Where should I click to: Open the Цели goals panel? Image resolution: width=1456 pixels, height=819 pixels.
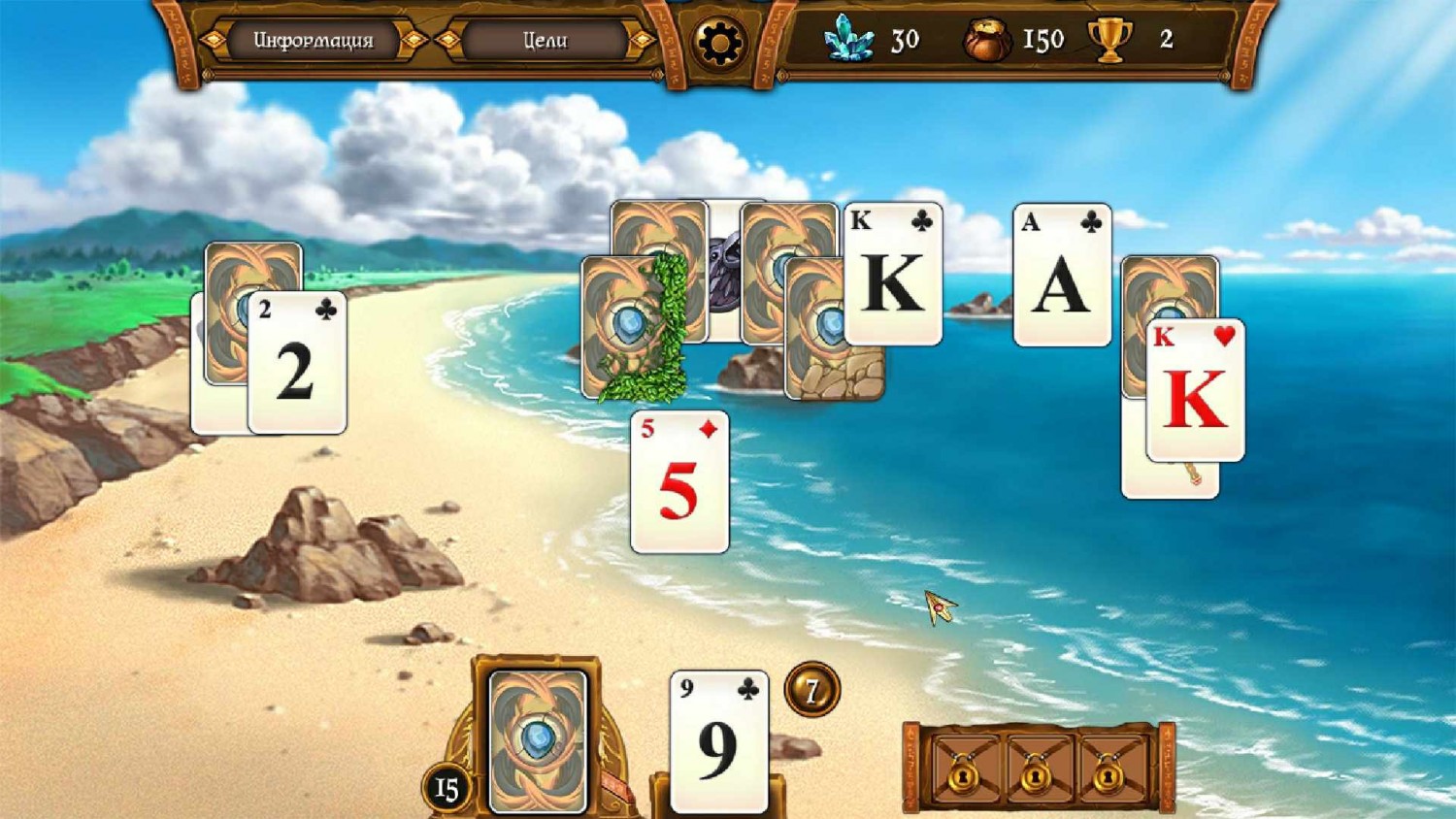[545, 41]
